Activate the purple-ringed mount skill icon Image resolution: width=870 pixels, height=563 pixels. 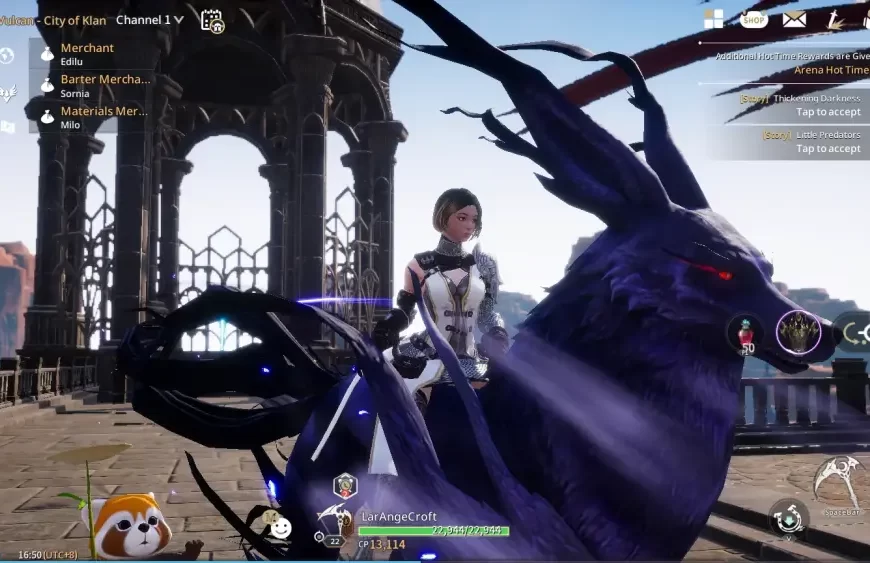[798, 333]
